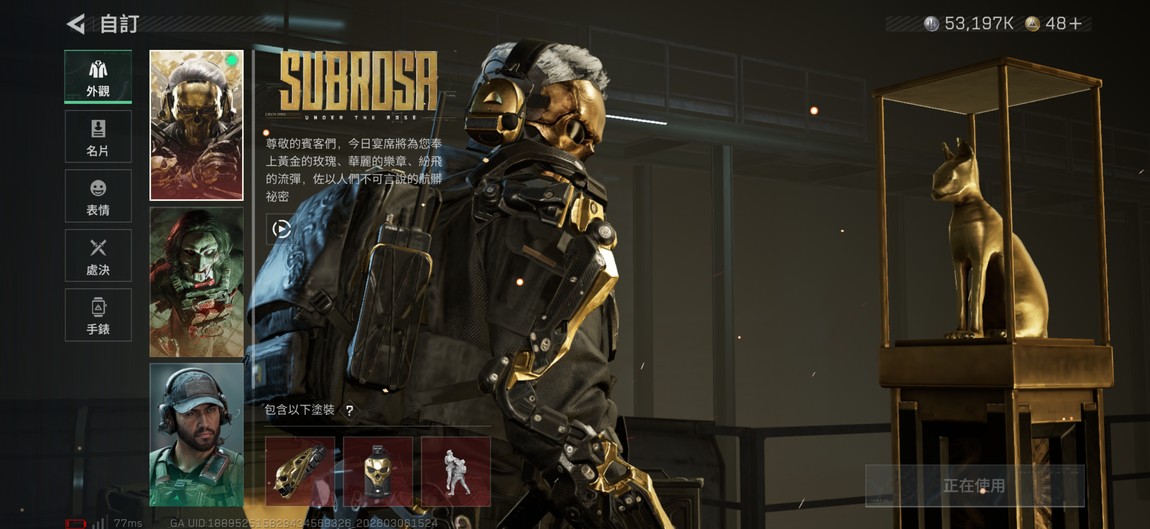Open the 手錶 watch tab
Viewport: 1150px width, 529px height.
(x=98, y=315)
